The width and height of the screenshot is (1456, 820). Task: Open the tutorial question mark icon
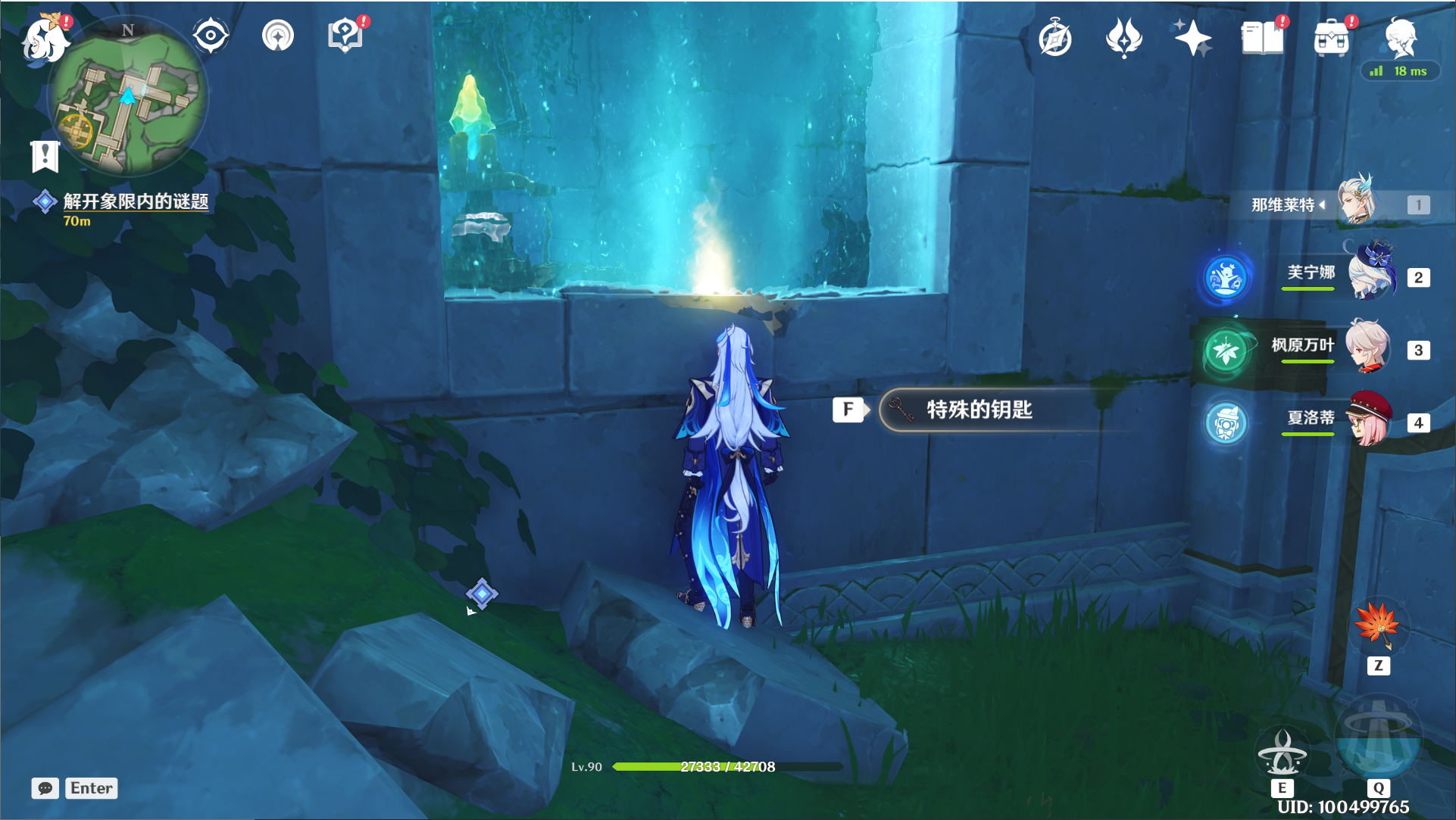[345, 36]
